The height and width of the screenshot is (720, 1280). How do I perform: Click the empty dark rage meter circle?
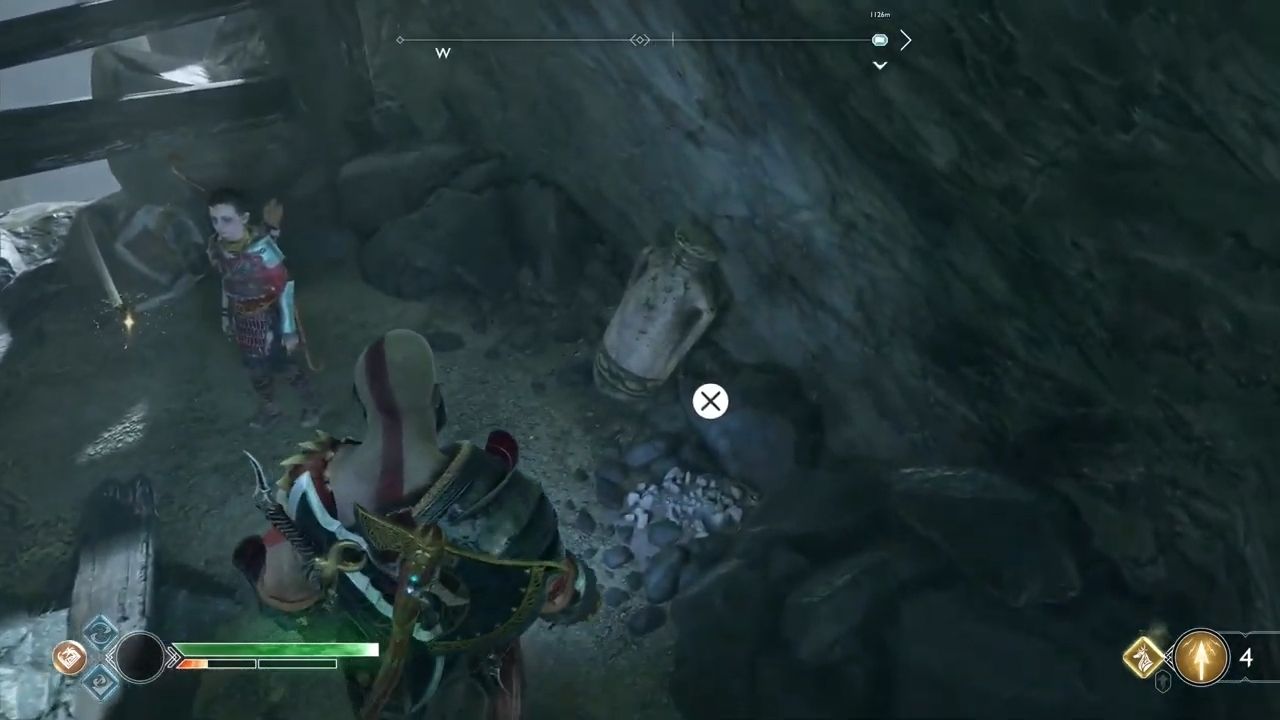(140, 657)
